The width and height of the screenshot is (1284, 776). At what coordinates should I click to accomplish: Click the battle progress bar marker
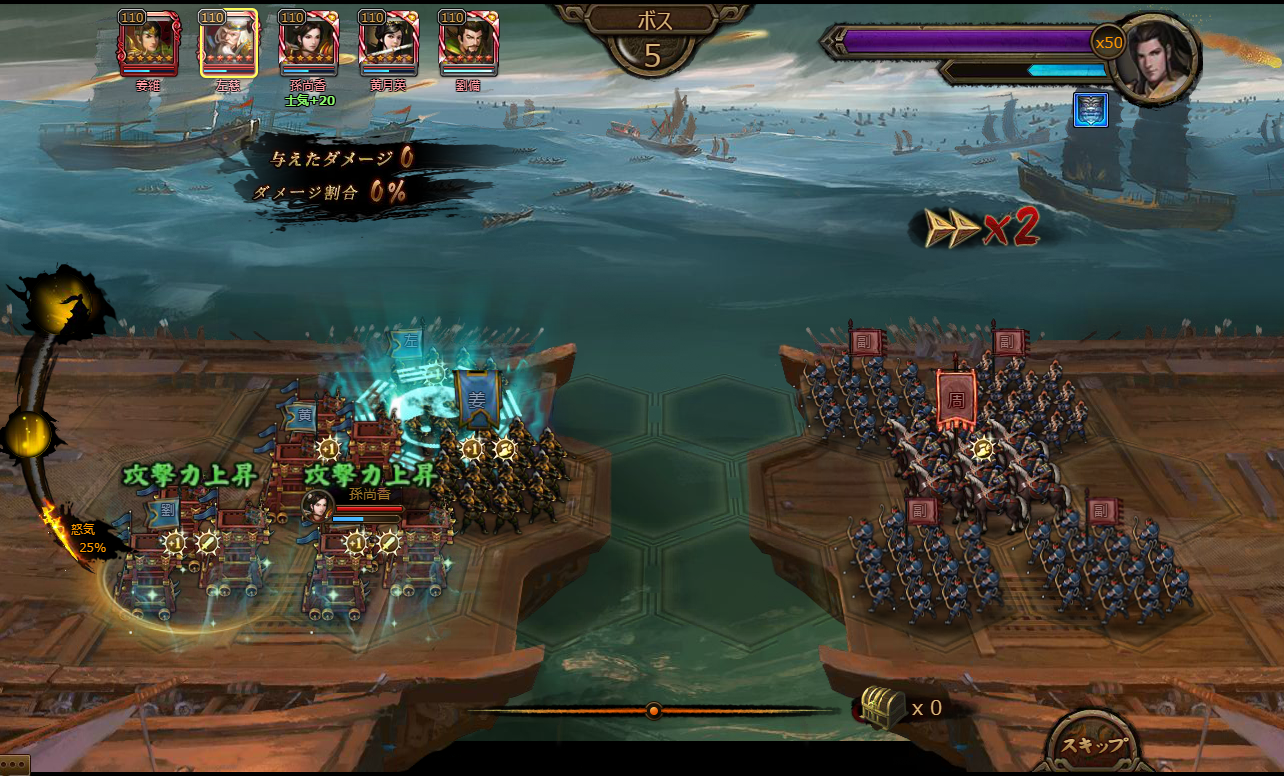[x=654, y=711]
